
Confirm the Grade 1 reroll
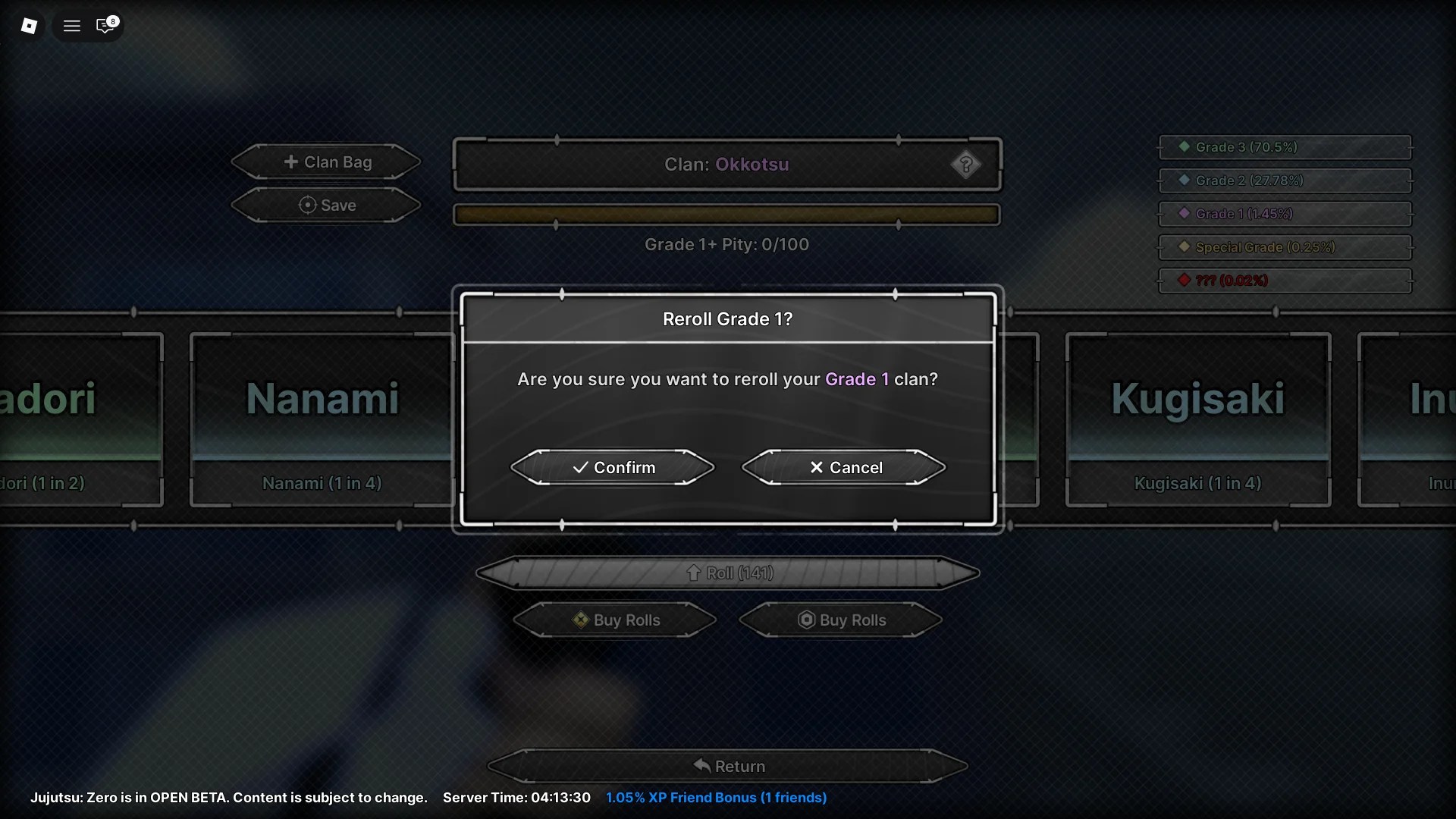click(x=613, y=467)
